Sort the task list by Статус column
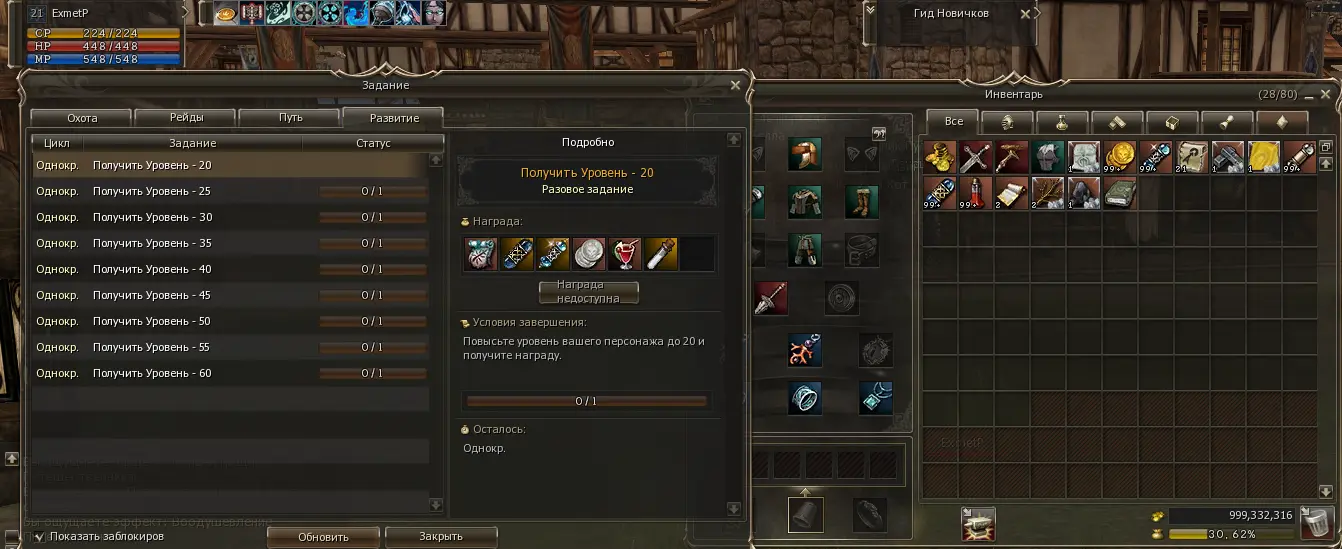The image size is (1342, 549). 372,143
